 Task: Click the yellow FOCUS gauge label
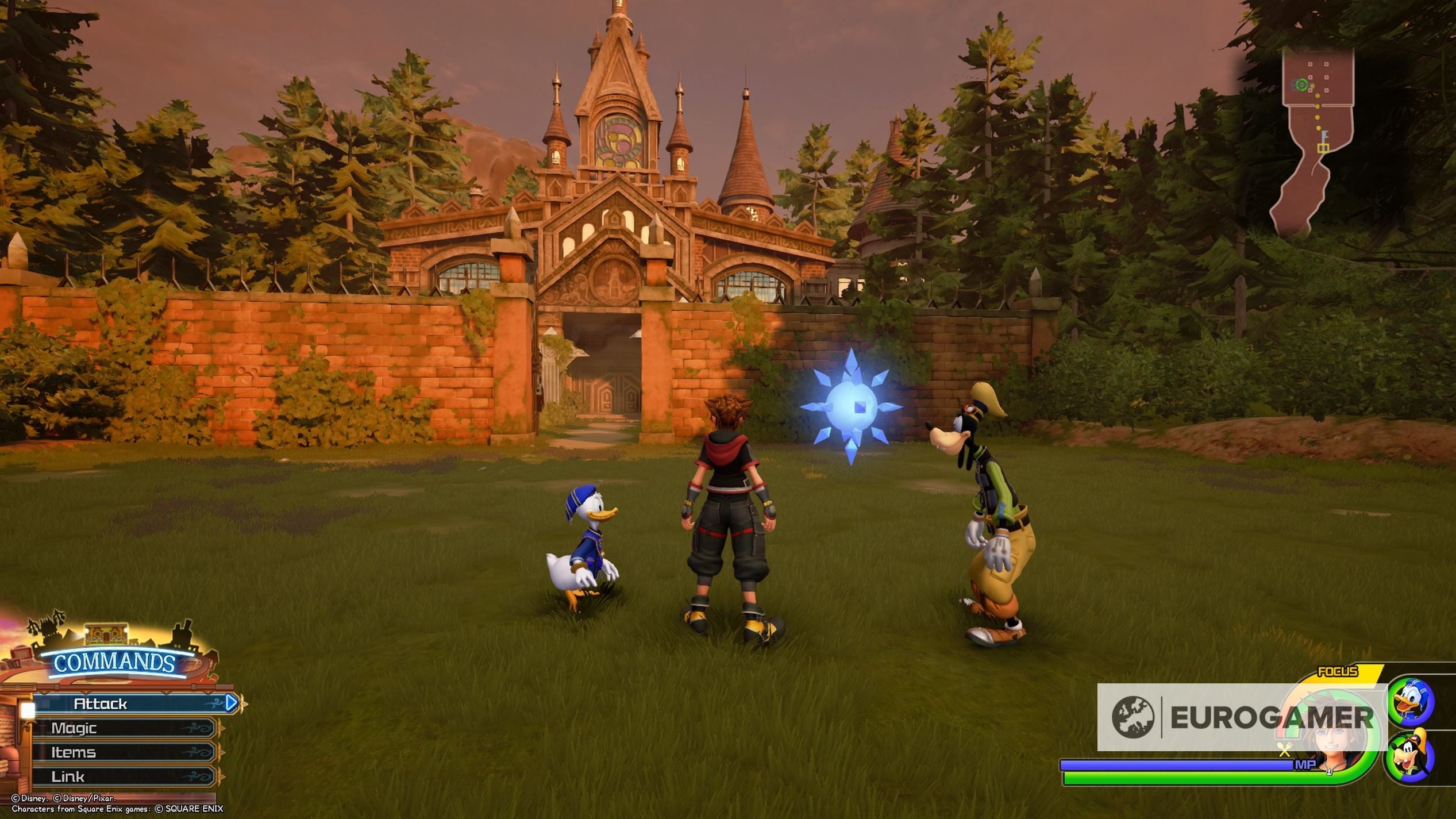(1337, 671)
